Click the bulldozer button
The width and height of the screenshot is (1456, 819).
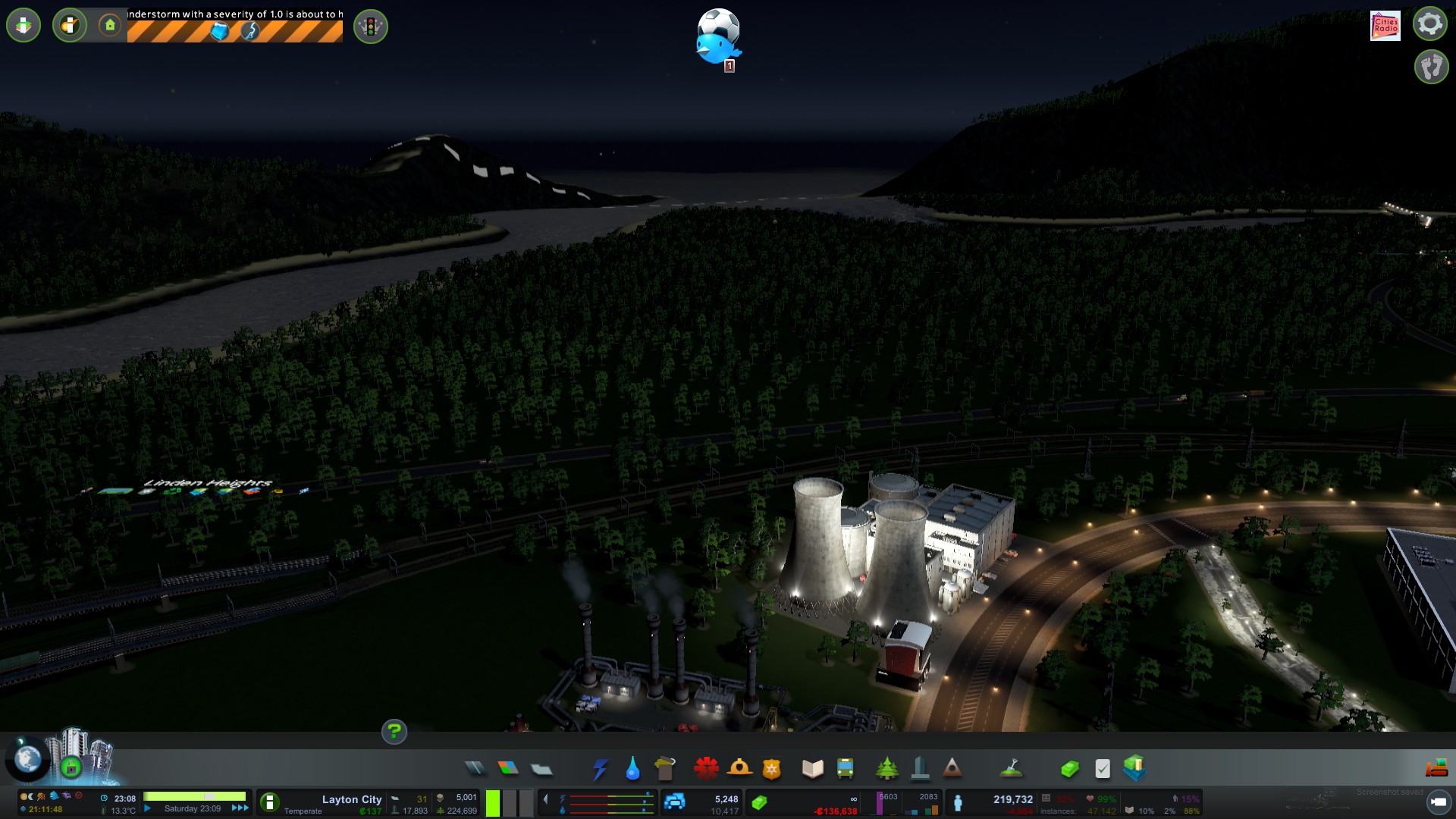click(x=1436, y=769)
